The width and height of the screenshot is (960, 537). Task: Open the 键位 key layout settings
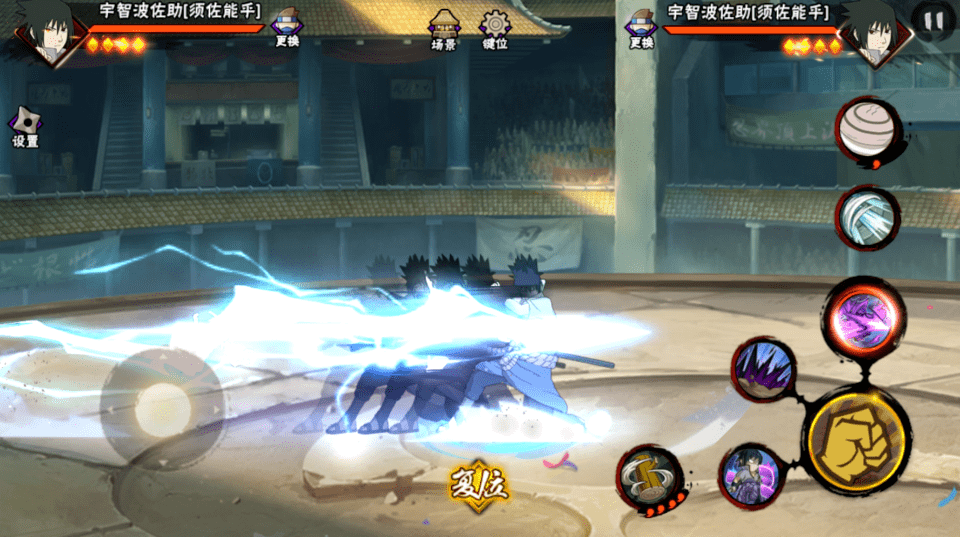495,30
